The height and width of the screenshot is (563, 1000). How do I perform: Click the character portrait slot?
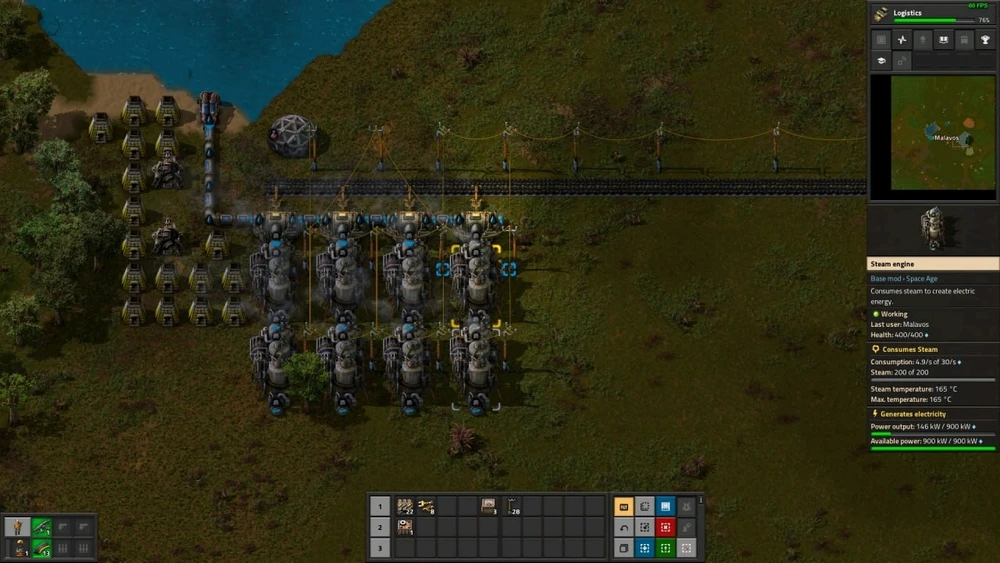[18, 527]
